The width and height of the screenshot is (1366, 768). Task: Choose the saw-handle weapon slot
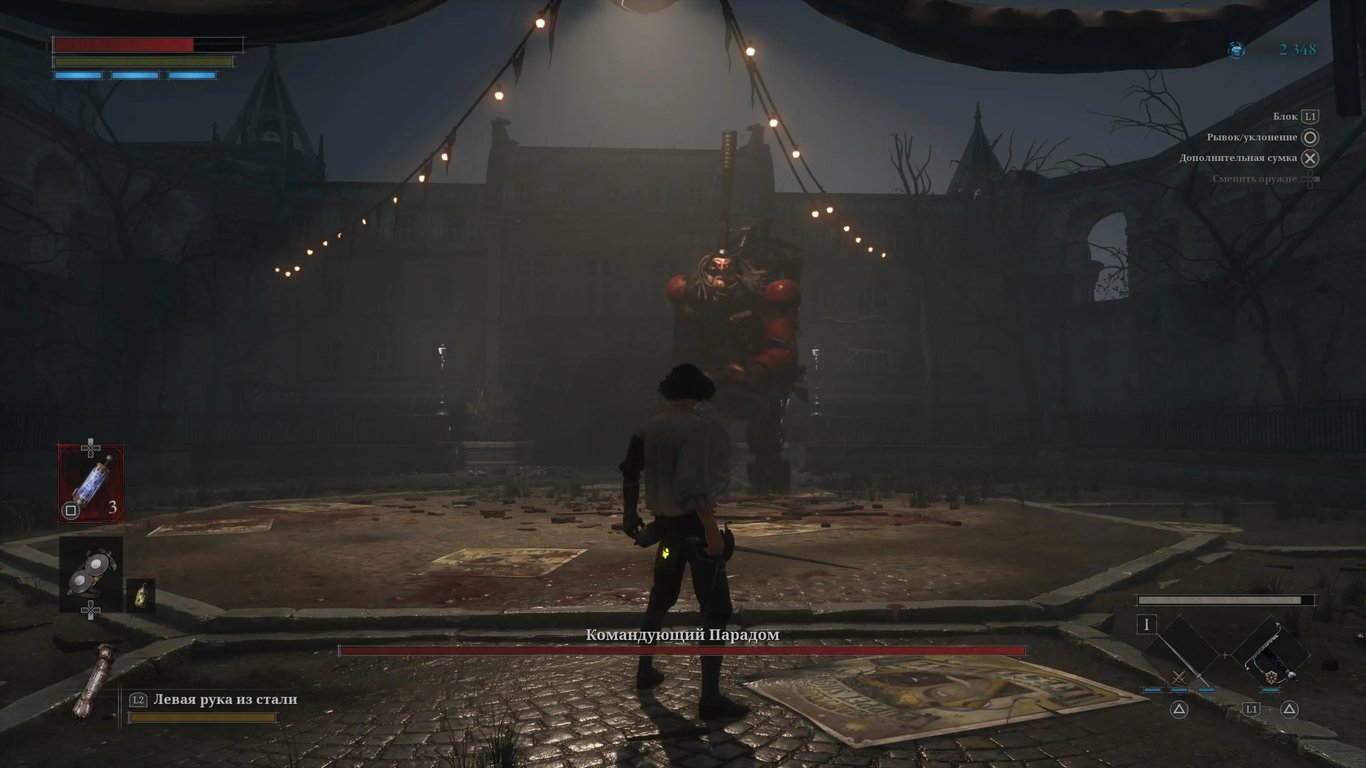pos(1270,651)
